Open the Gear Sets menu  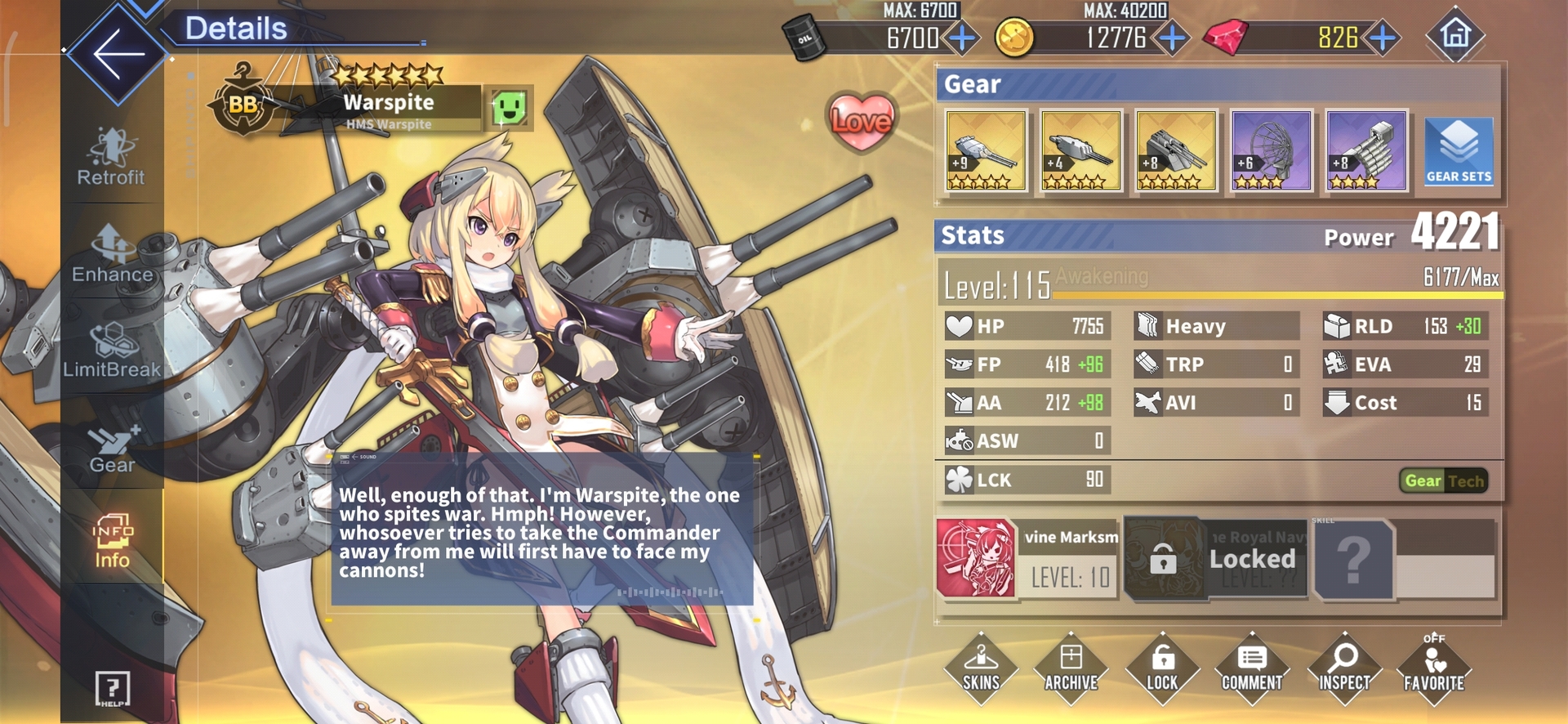[1459, 151]
